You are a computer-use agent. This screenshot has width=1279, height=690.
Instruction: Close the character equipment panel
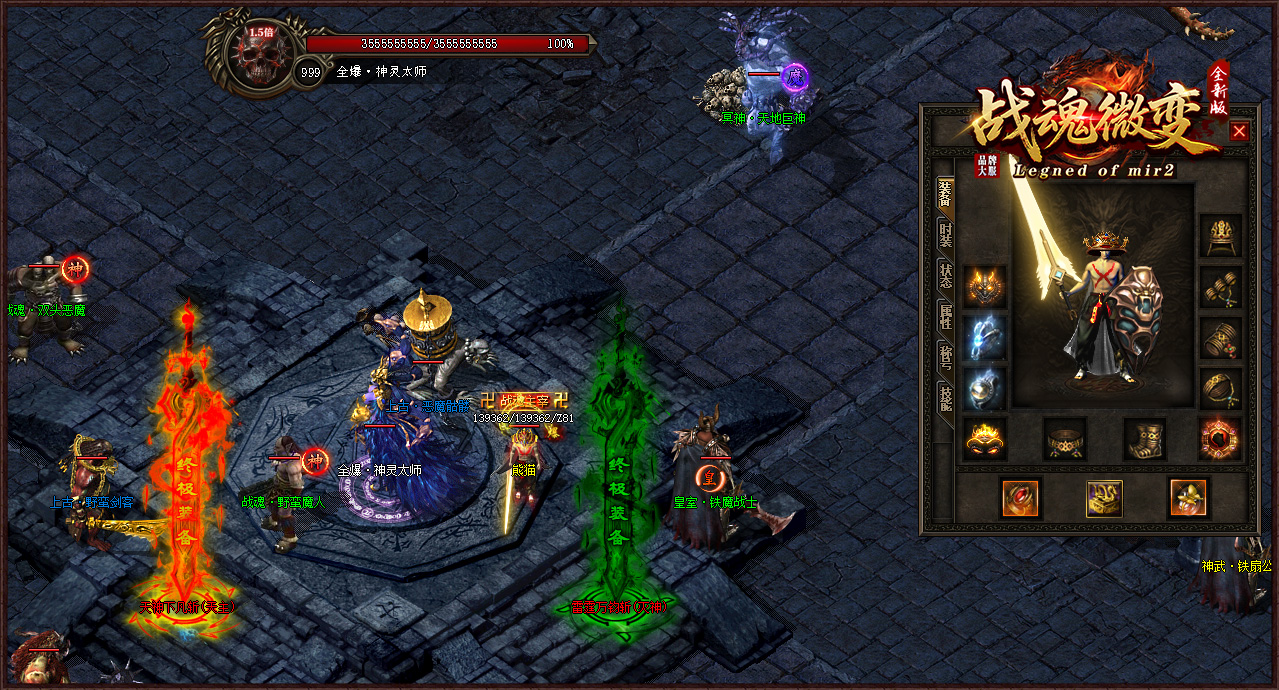click(1239, 131)
